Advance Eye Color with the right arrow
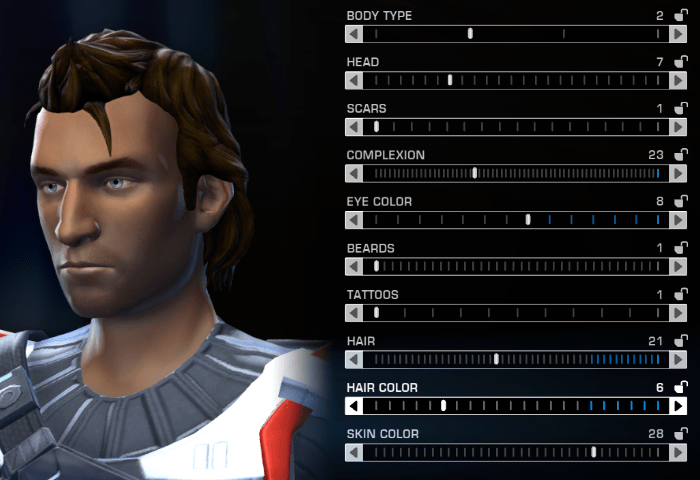This screenshot has height=480, width=700. (679, 220)
